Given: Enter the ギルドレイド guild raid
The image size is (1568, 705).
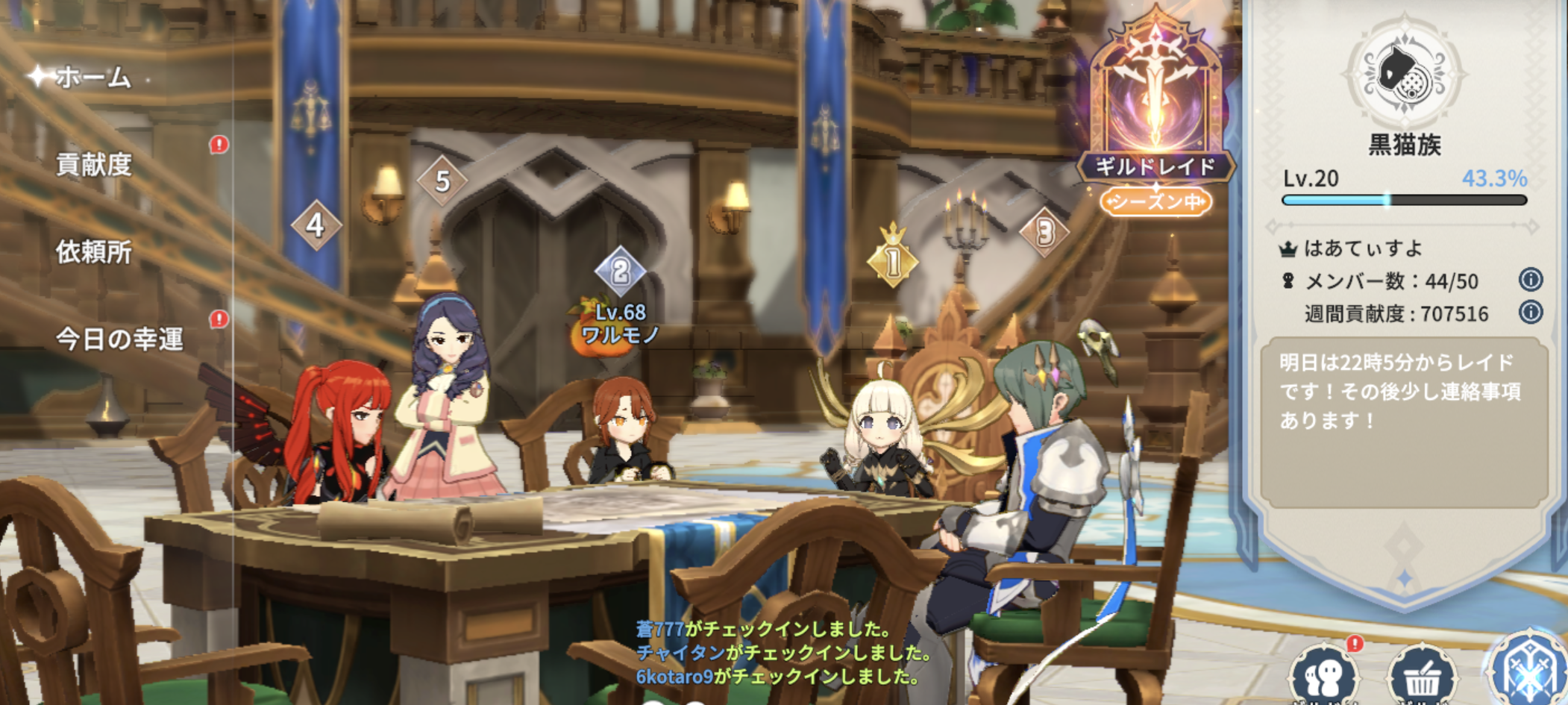Looking at the screenshot, I should coord(1155,112).
